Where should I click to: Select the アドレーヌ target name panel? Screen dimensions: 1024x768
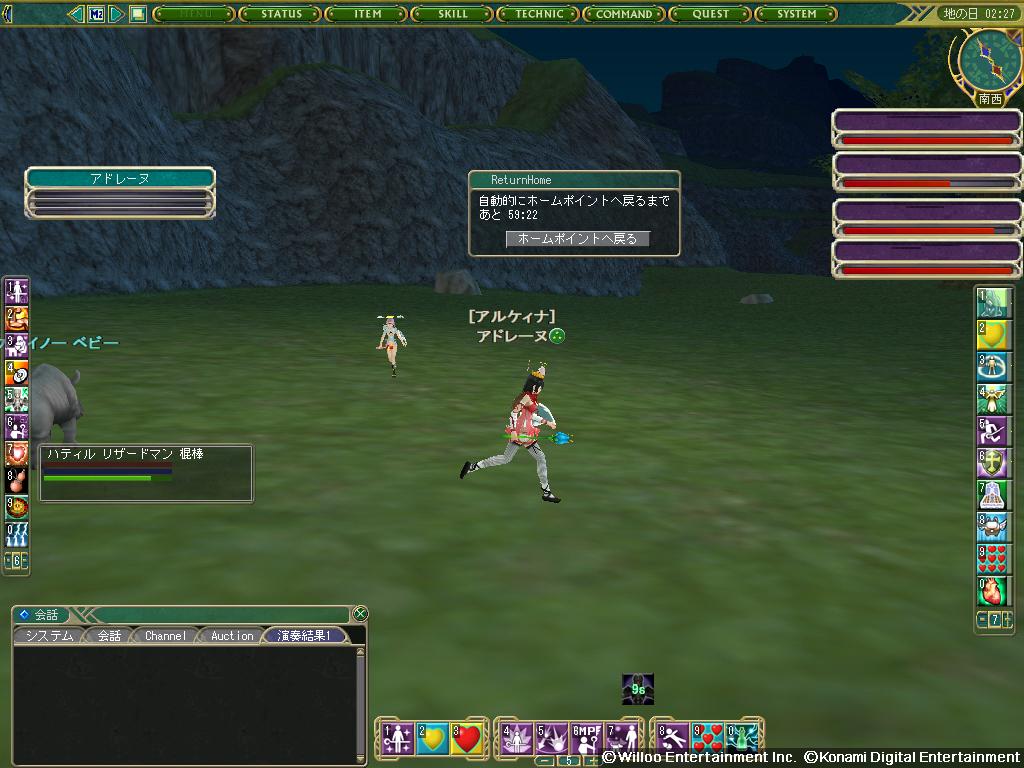[120, 178]
